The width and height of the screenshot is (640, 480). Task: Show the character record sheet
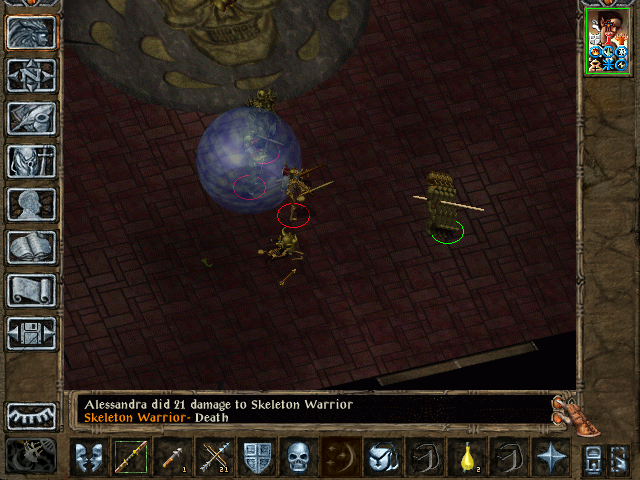(32, 204)
